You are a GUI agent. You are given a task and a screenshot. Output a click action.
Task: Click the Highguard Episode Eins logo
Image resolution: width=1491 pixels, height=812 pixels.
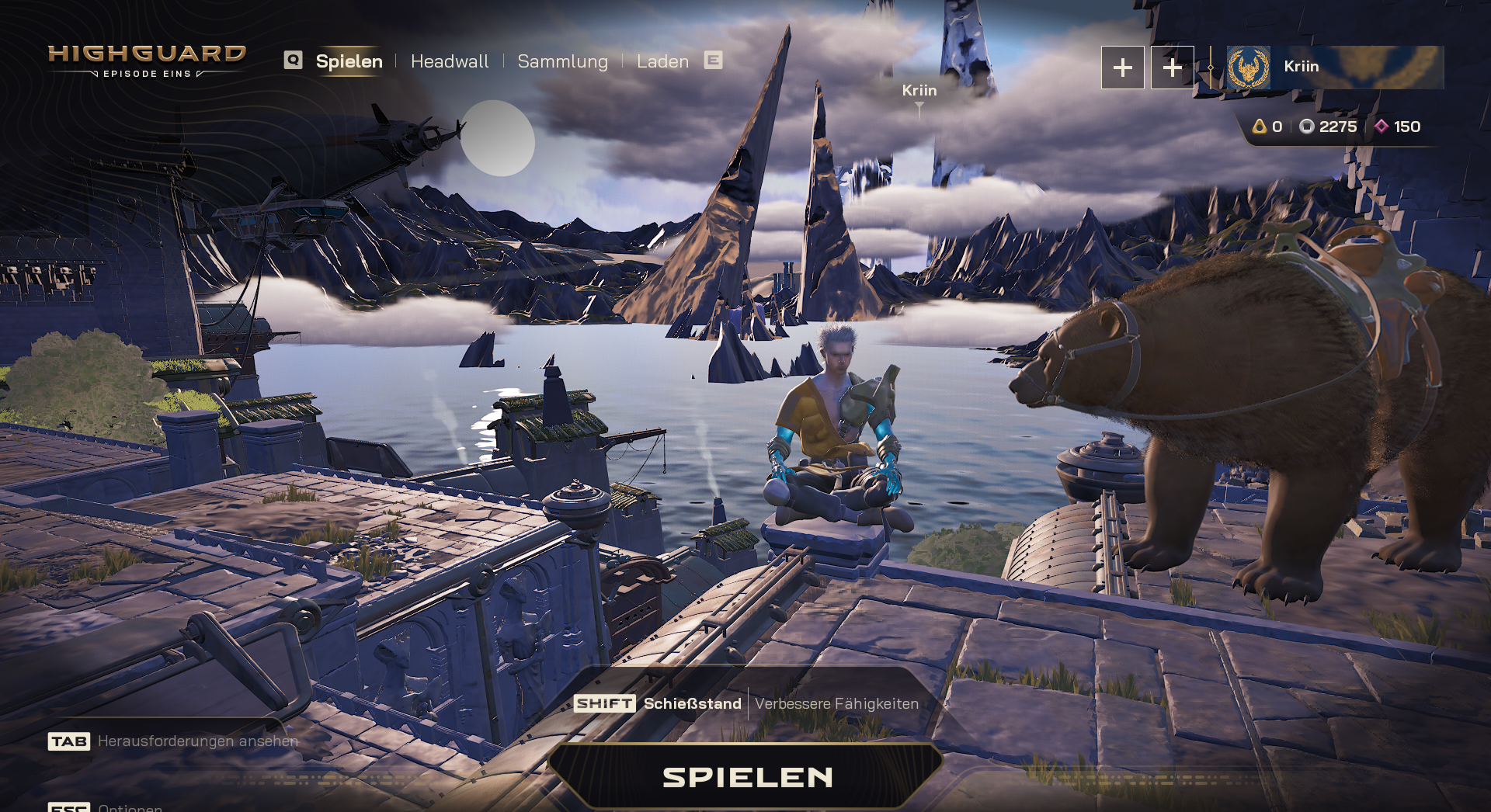[x=147, y=61]
